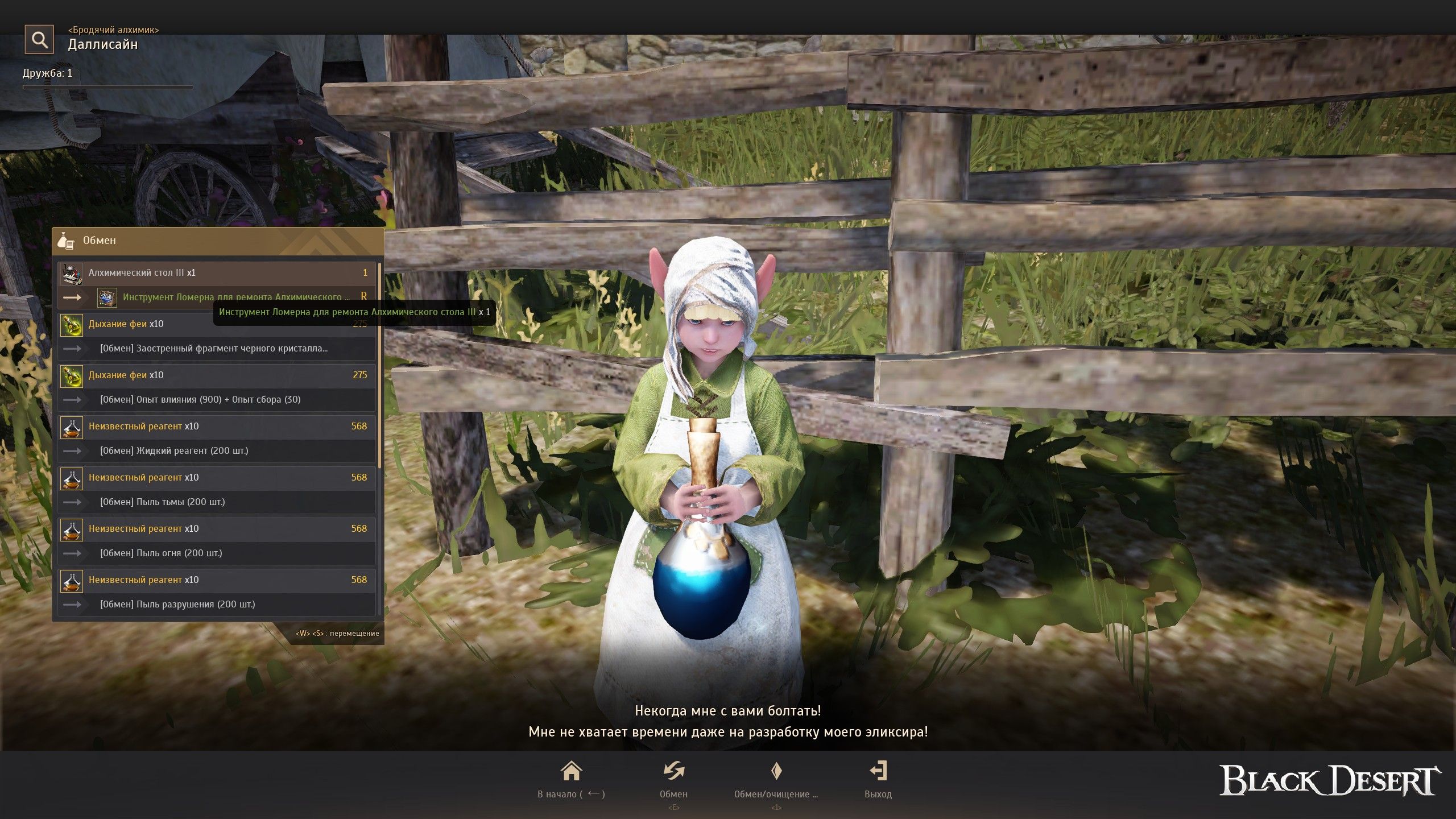This screenshot has height=819, width=1456.
Task: Select the Алхимический стол III exchange row
Action: 216,273
